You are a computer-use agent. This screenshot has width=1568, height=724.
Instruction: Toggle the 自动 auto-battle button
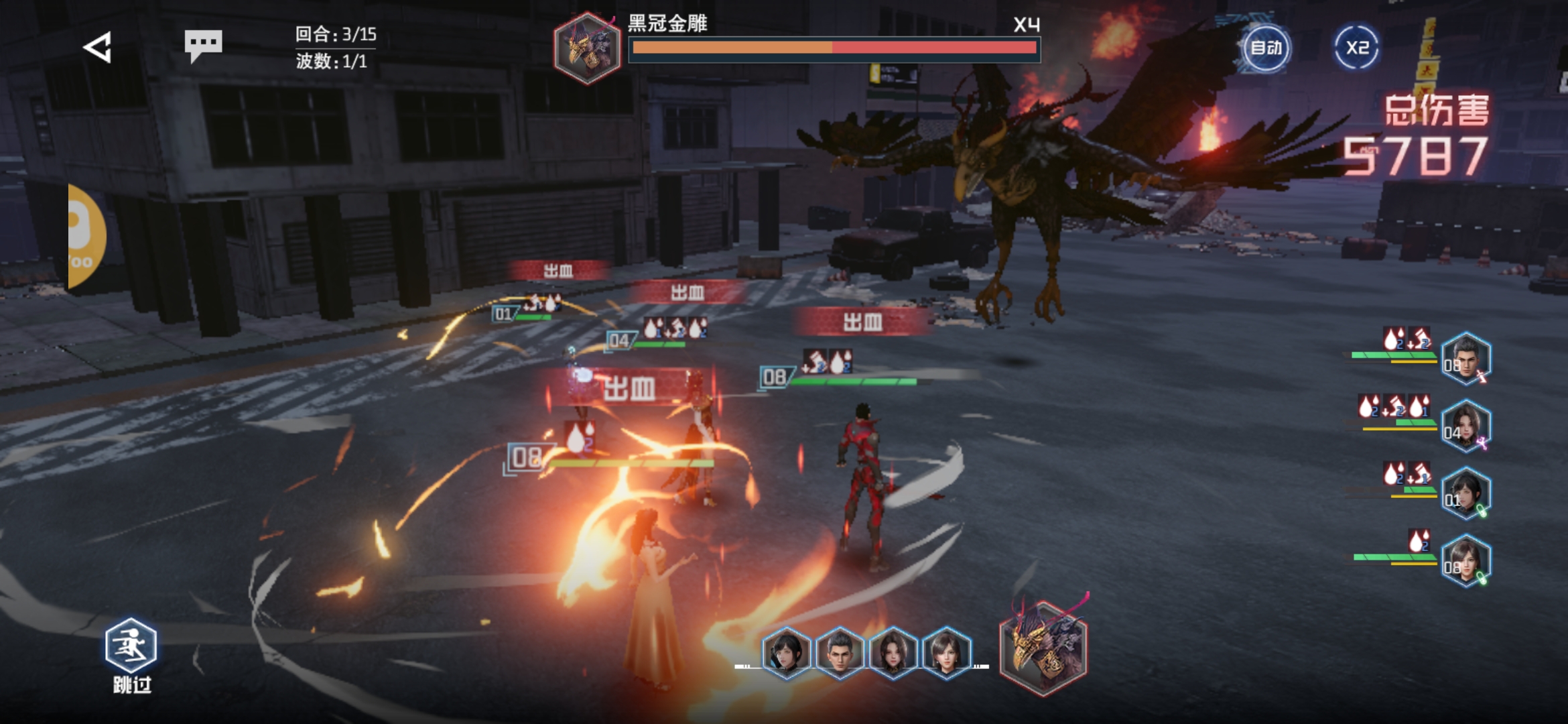[x=1266, y=48]
